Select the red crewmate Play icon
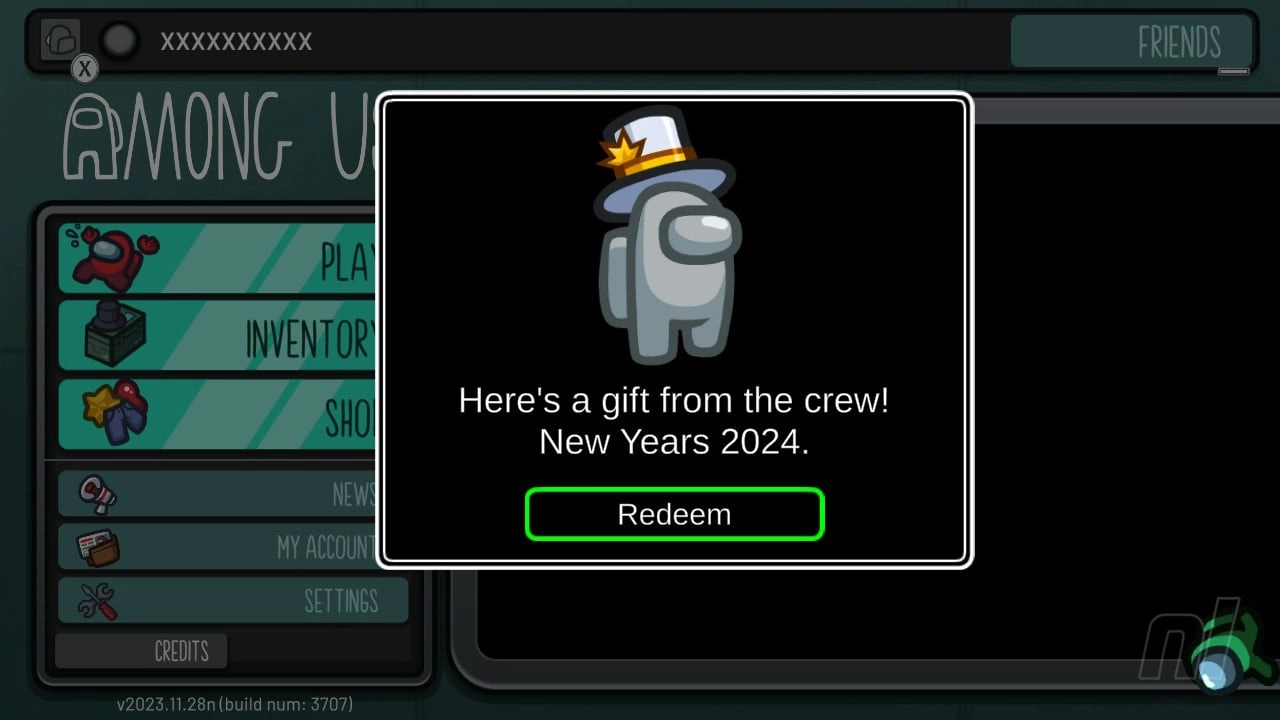This screenshot has width=1280, height=720. pyautogui.click(x=110, y=258)
